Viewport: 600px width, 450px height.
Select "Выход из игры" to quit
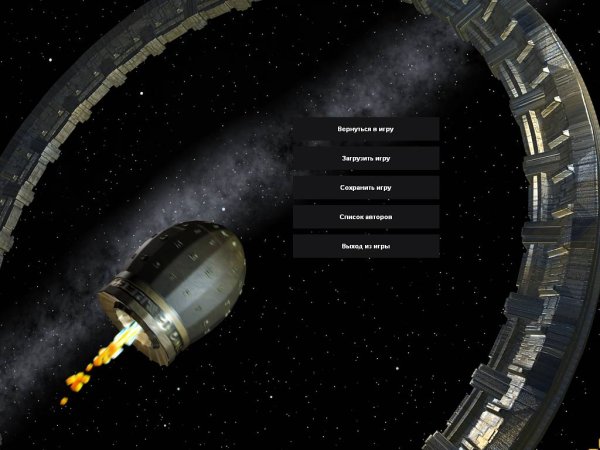point(365,245)
